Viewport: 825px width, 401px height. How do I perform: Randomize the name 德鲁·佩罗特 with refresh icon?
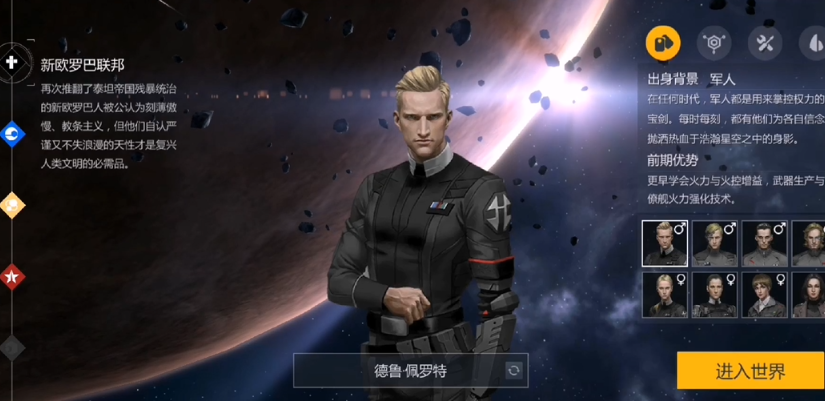(x=514, y=371)
